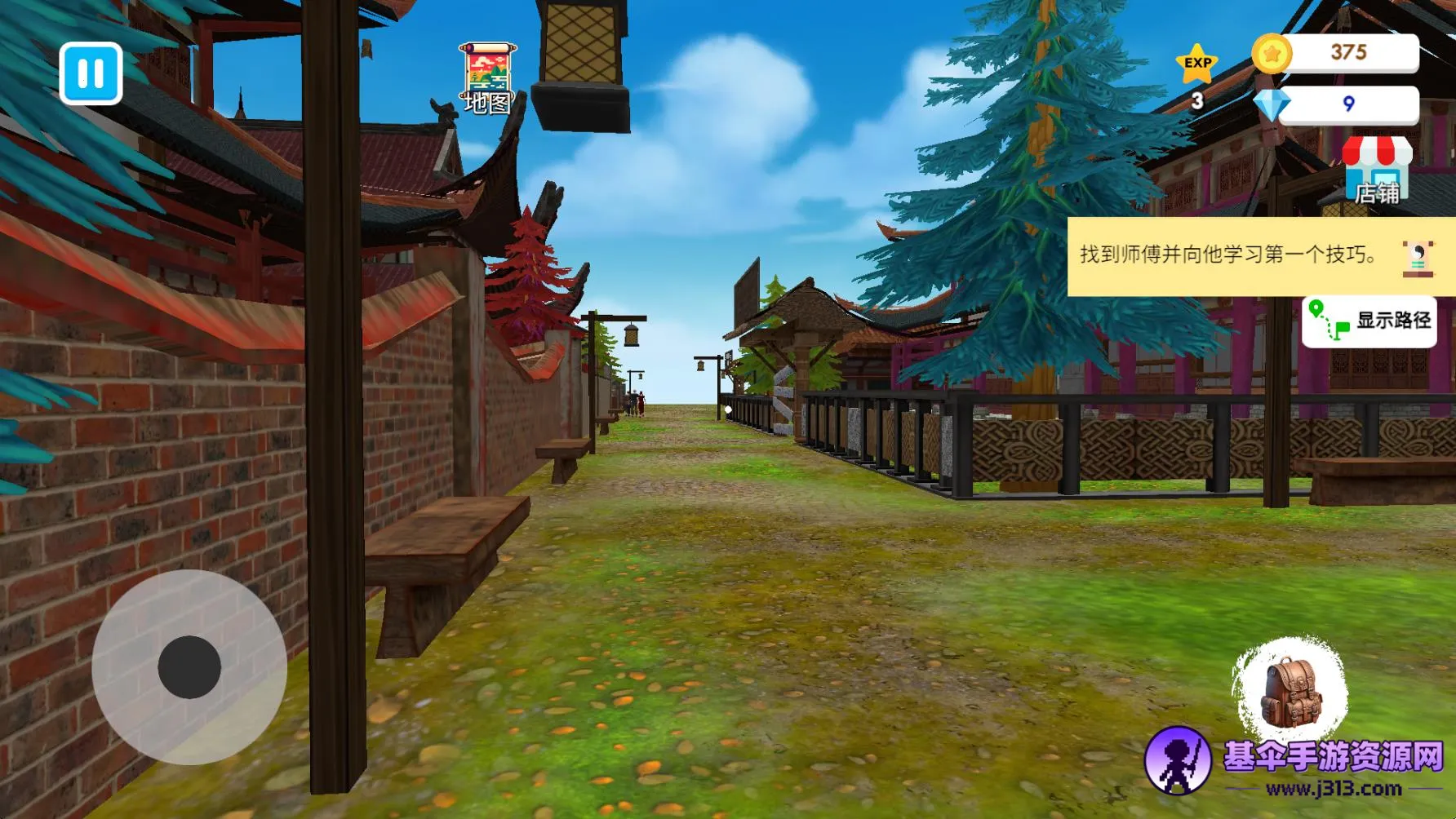Open the map scroll icon
The image size is (1456, 819).
point(487,78)
